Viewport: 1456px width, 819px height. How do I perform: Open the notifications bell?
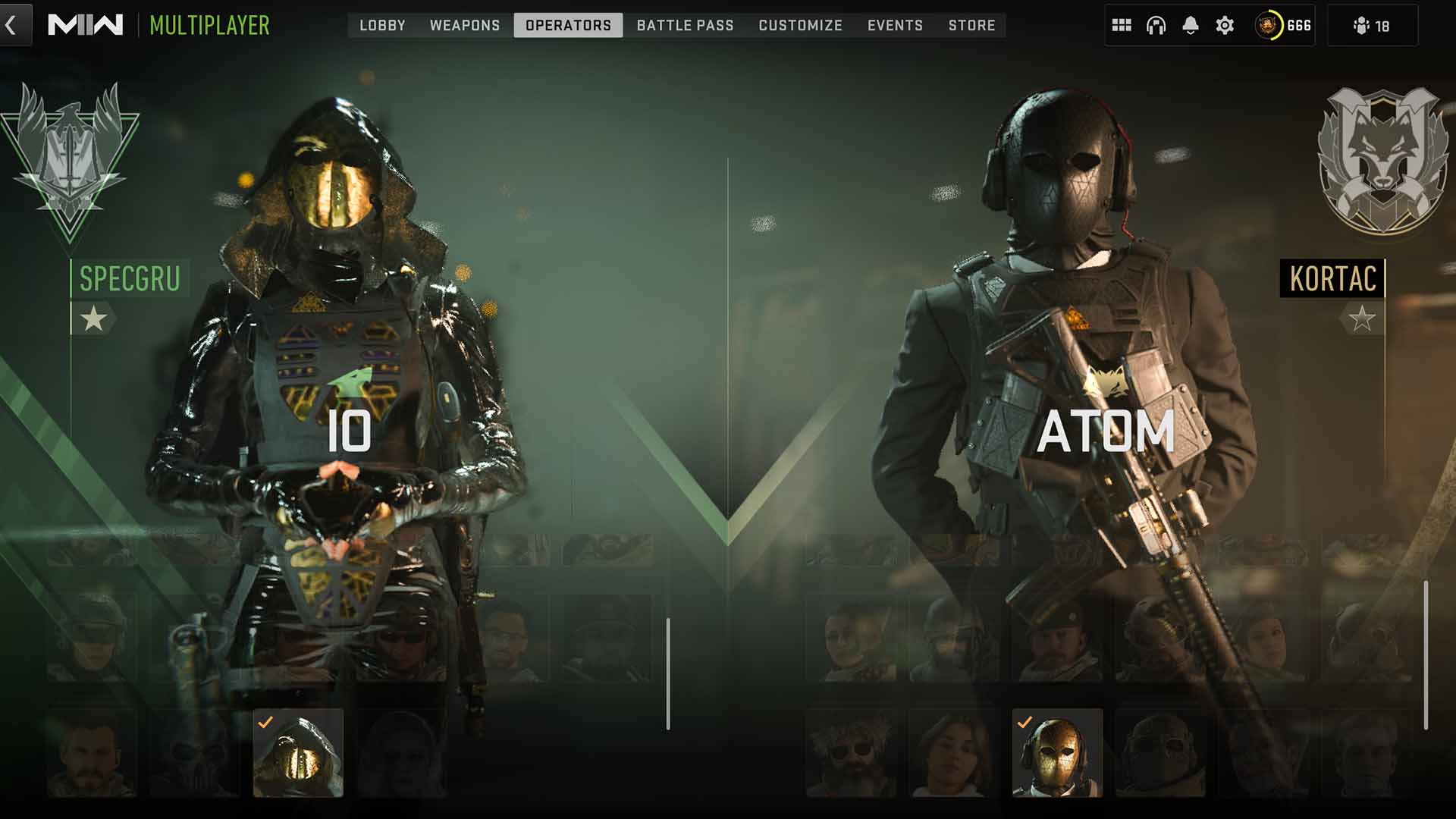[1191, 26]
